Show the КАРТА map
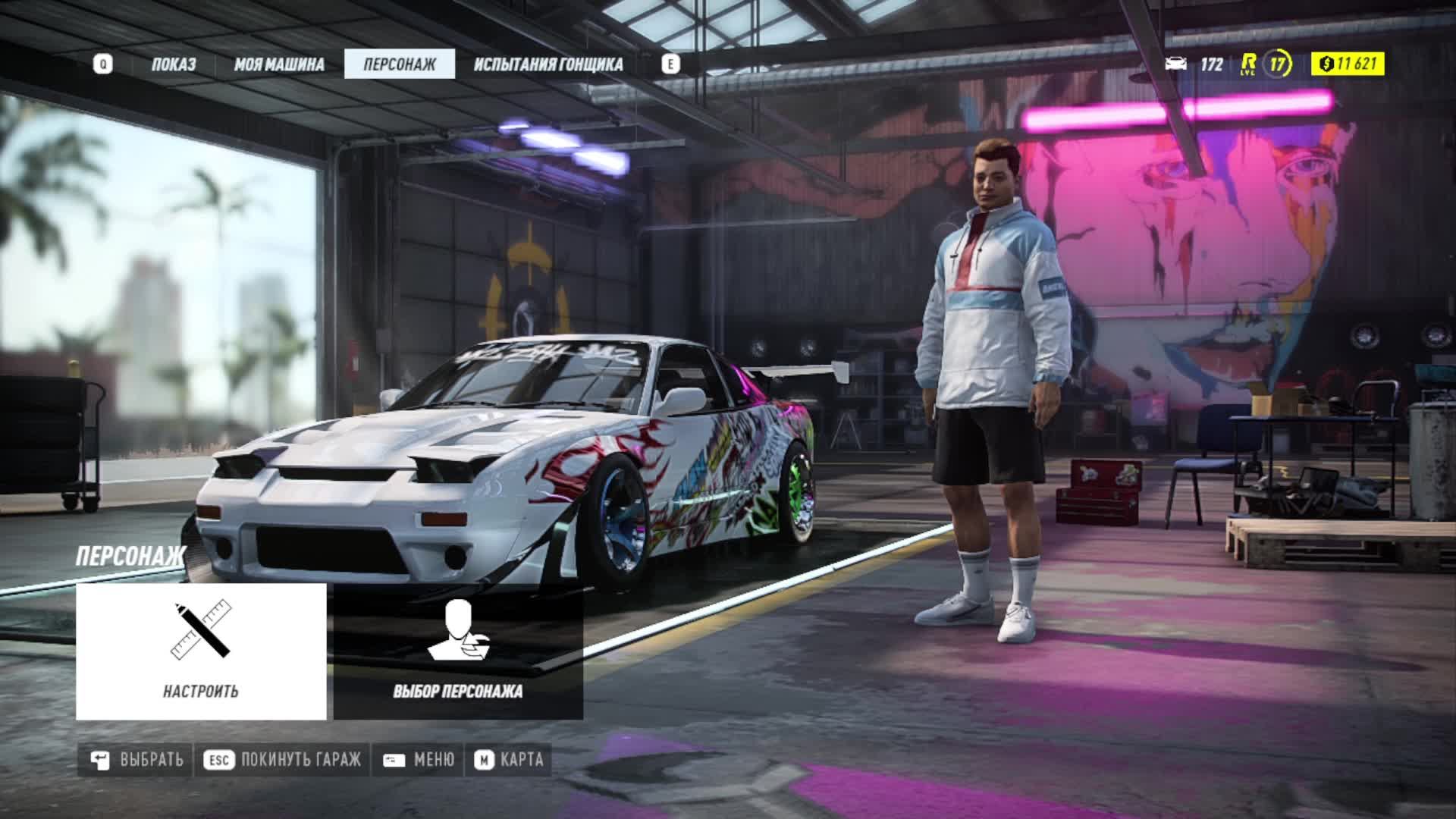This screenshot has height=819, width=1456. coord(509,760)
